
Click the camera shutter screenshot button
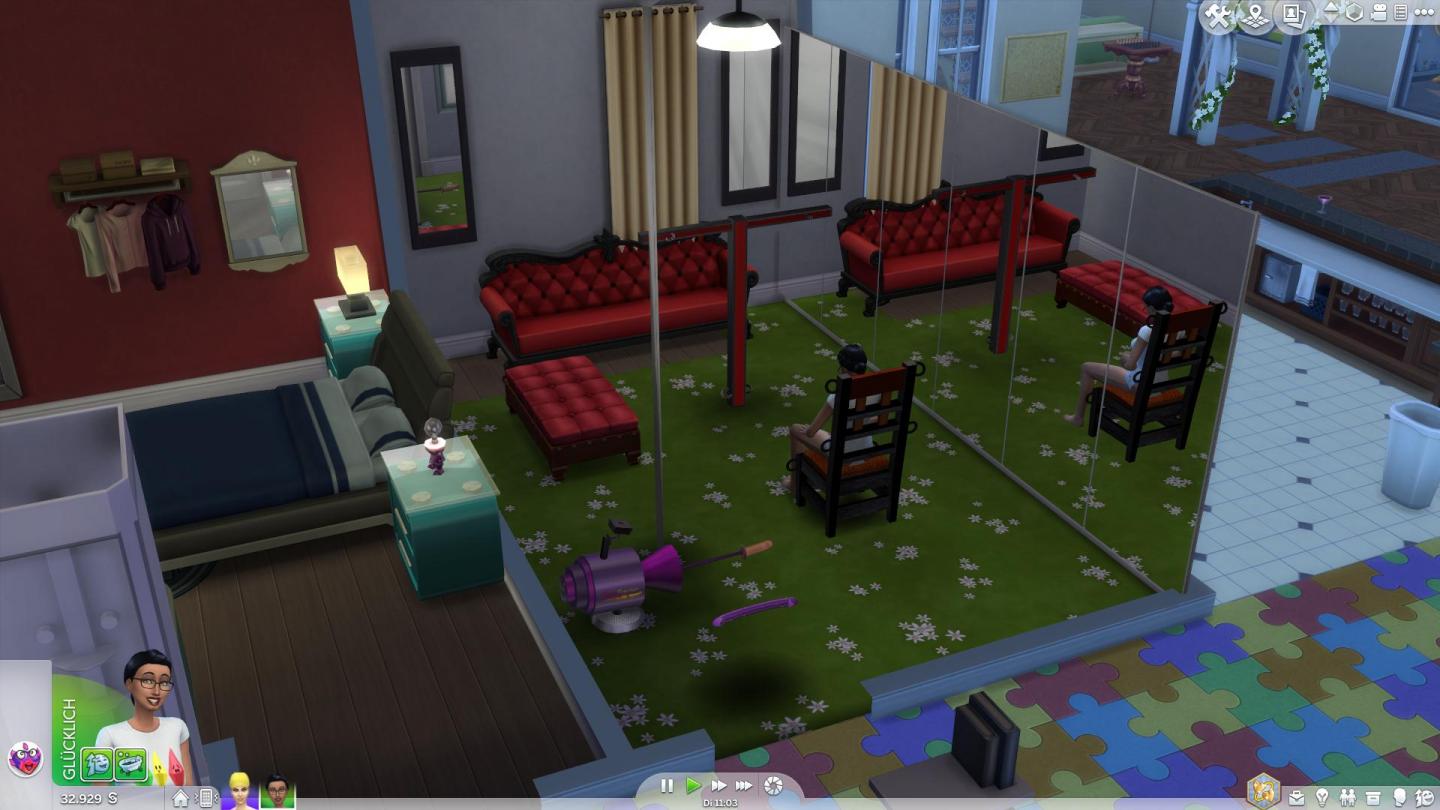pyautogui.click(x=774, y=786)
